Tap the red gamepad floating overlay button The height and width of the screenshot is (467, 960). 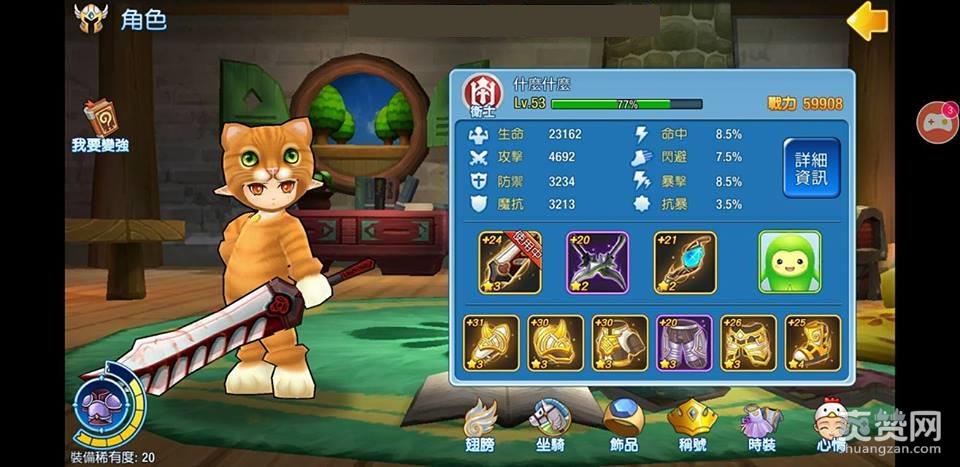pyautogui.click(x=937, y=123)
